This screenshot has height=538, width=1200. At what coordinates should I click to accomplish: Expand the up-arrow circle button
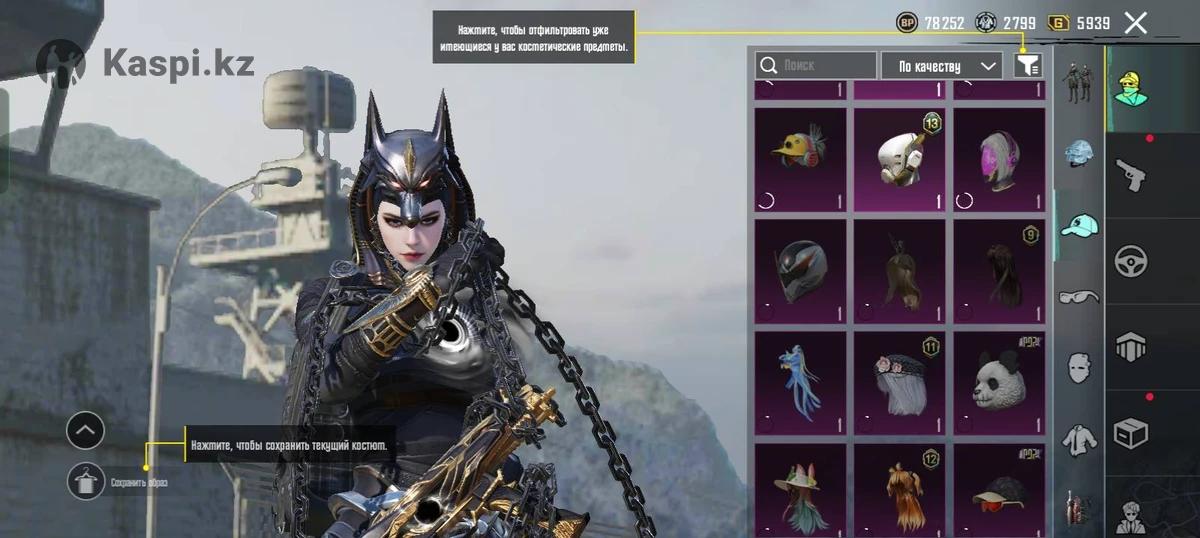(x=86, y=431)
